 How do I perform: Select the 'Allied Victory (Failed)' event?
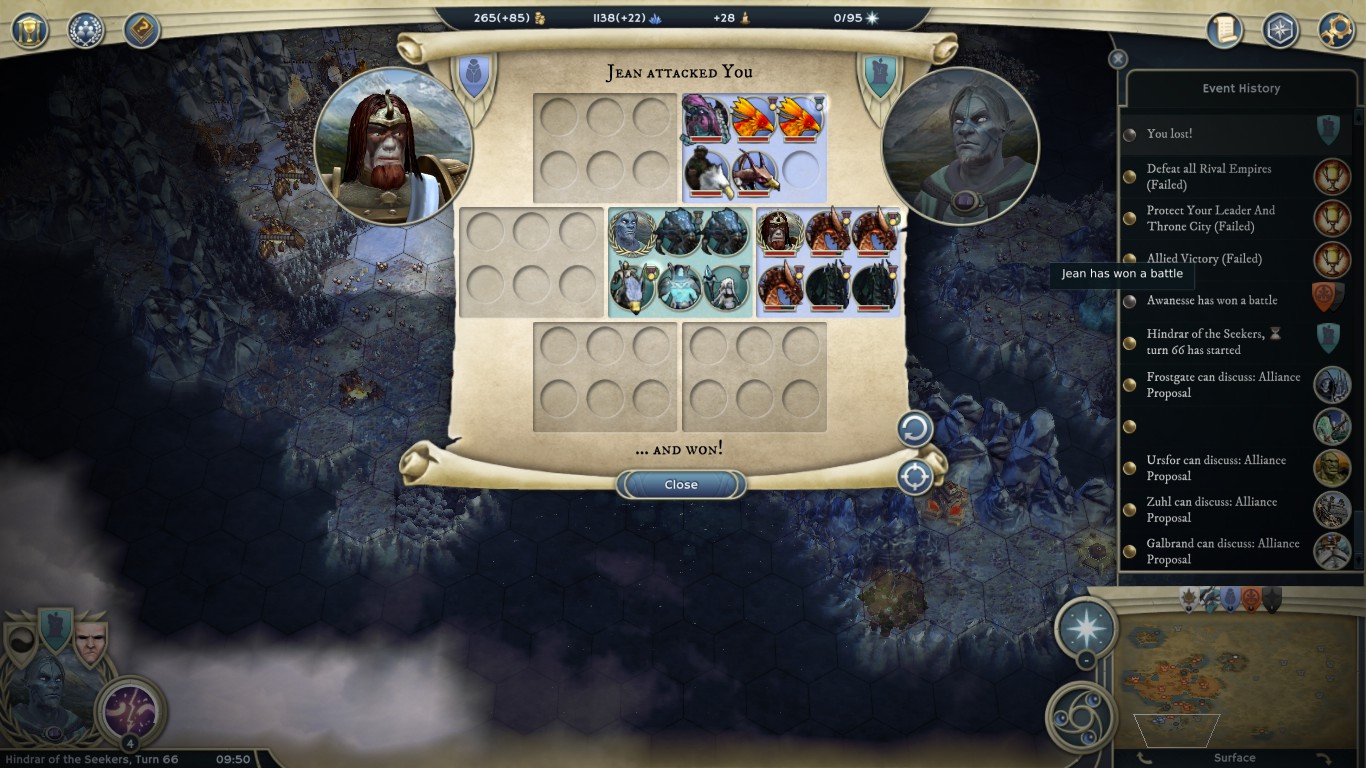(x=1204, y=259)
